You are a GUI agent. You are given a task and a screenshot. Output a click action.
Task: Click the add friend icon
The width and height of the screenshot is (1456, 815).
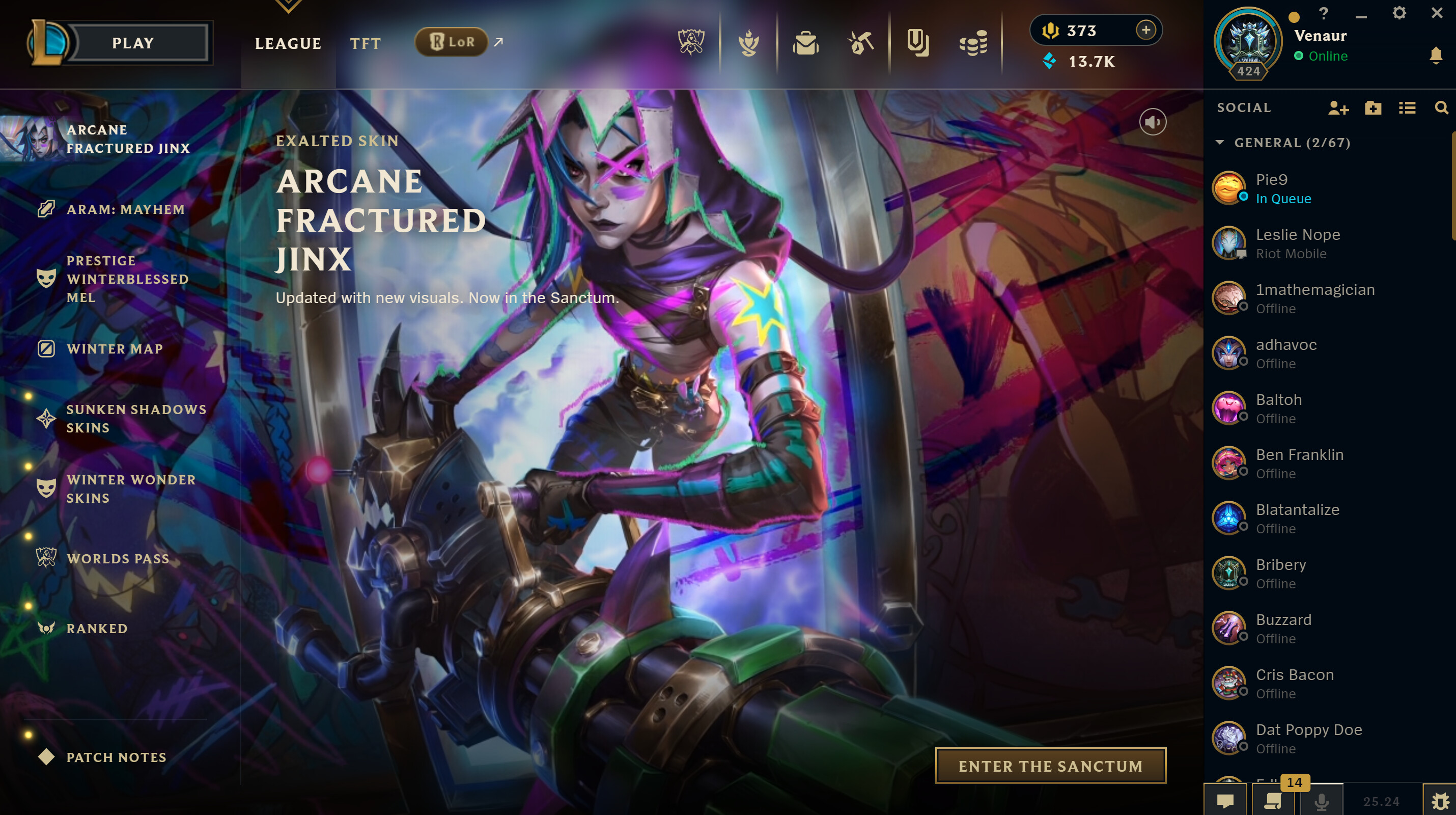click(1338, 107)
